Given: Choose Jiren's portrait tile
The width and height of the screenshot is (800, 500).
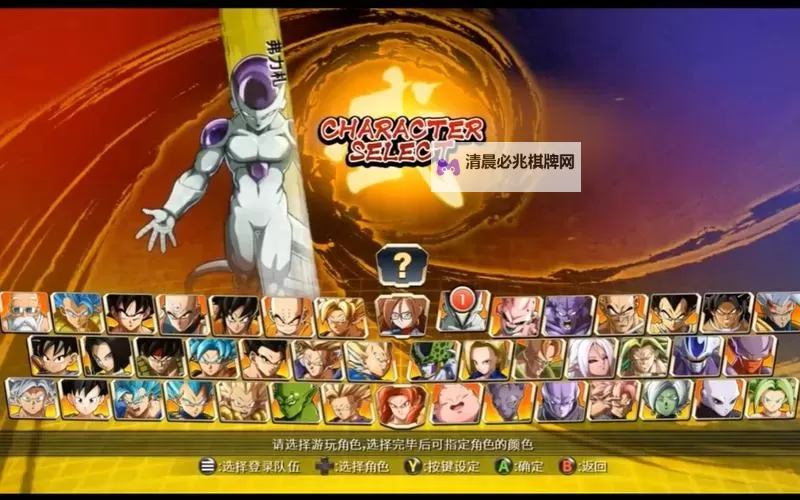Looking at the screenshot, I should pos(718,400).
